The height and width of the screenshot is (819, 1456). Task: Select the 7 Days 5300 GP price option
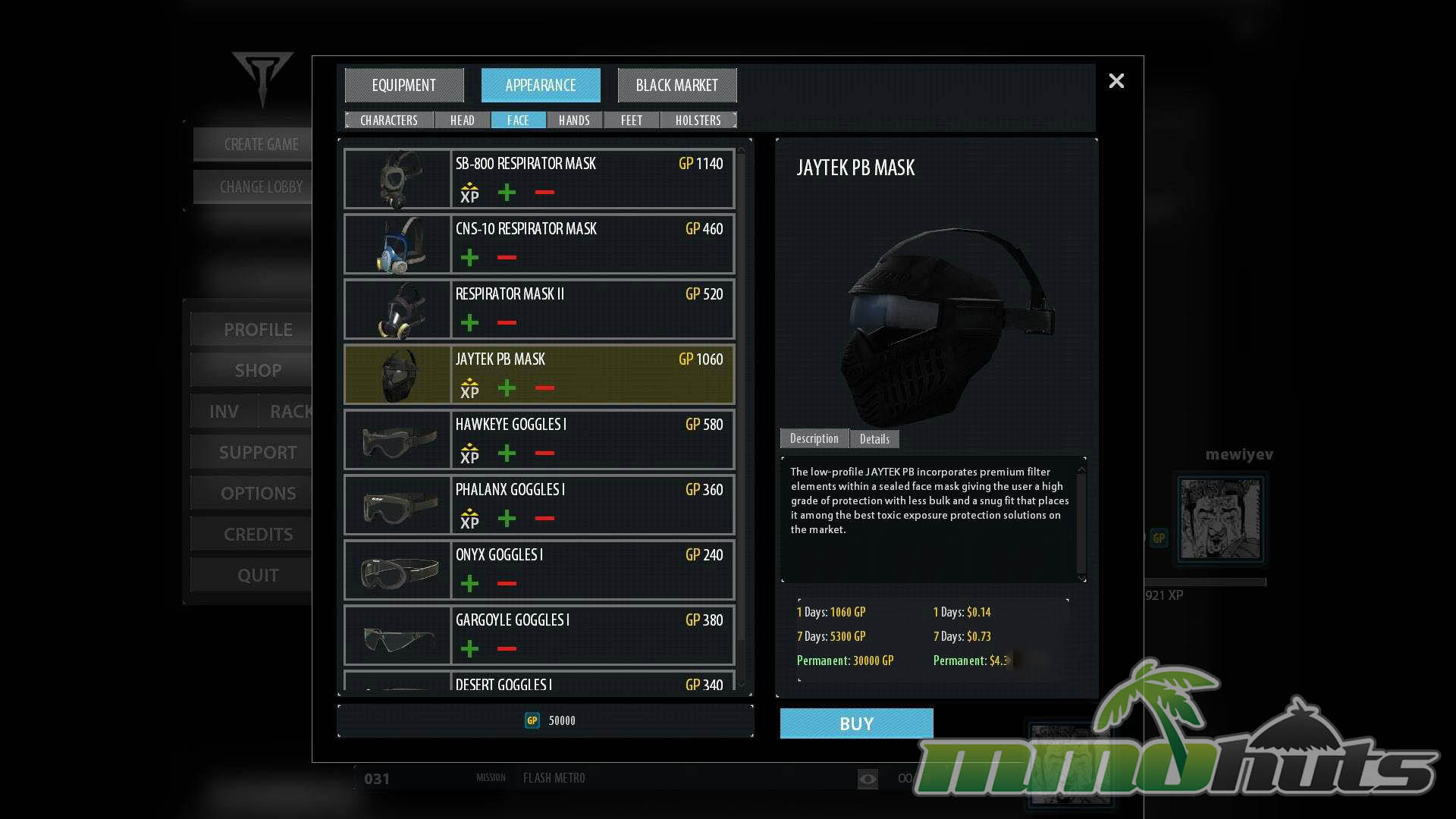click(x=831, y=636)
